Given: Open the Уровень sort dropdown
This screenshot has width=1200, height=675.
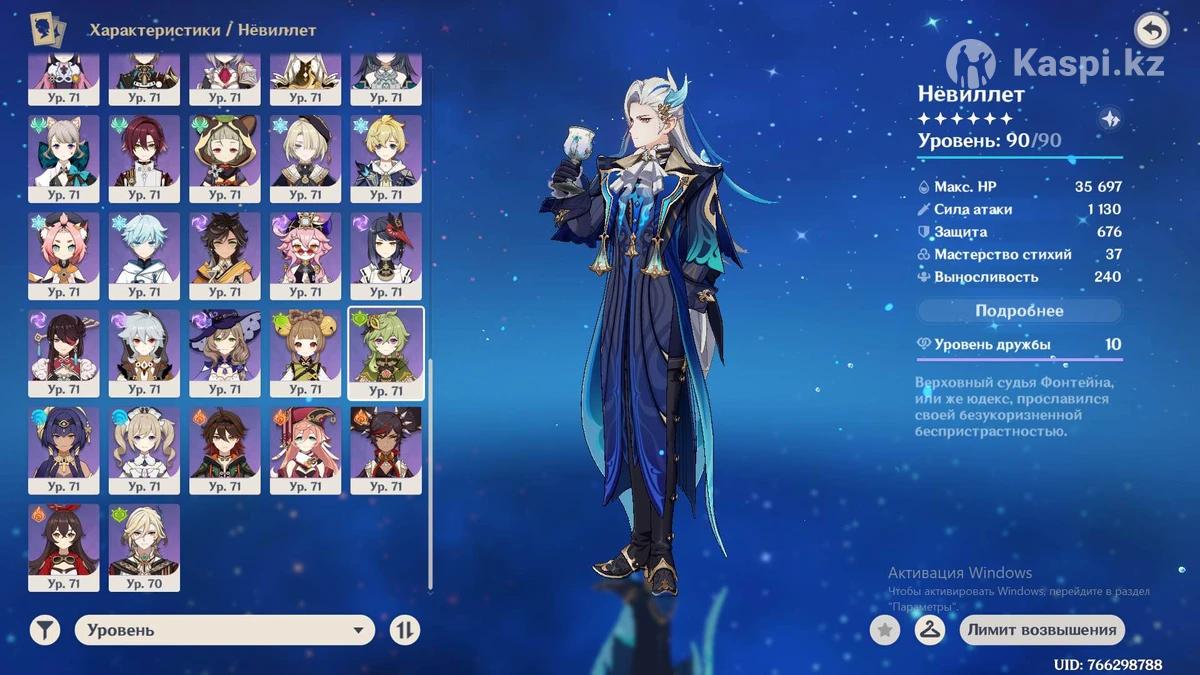Looking at the screenshot, I should tap(224, 630).
